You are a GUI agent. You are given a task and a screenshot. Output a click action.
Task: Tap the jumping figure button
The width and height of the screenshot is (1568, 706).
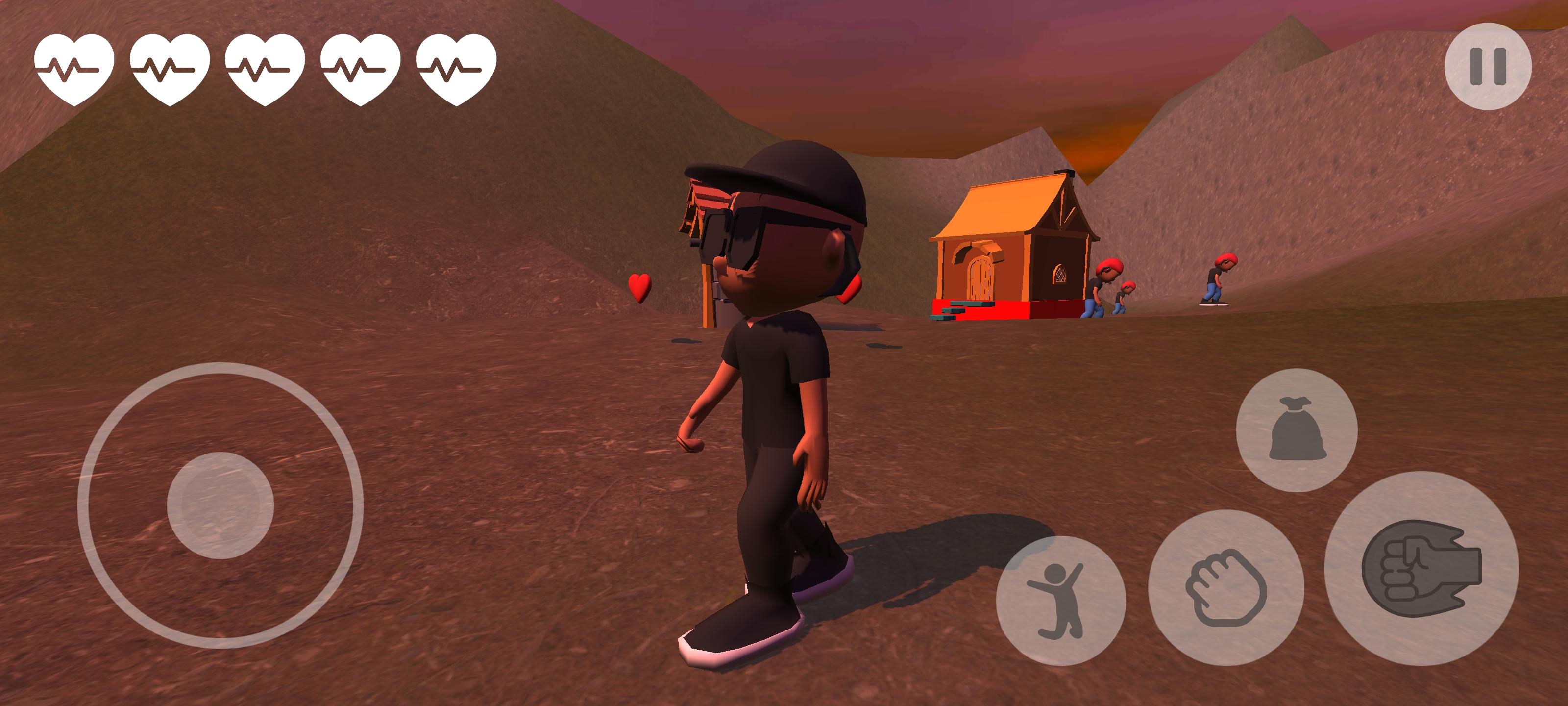(x=1060, y=600)
